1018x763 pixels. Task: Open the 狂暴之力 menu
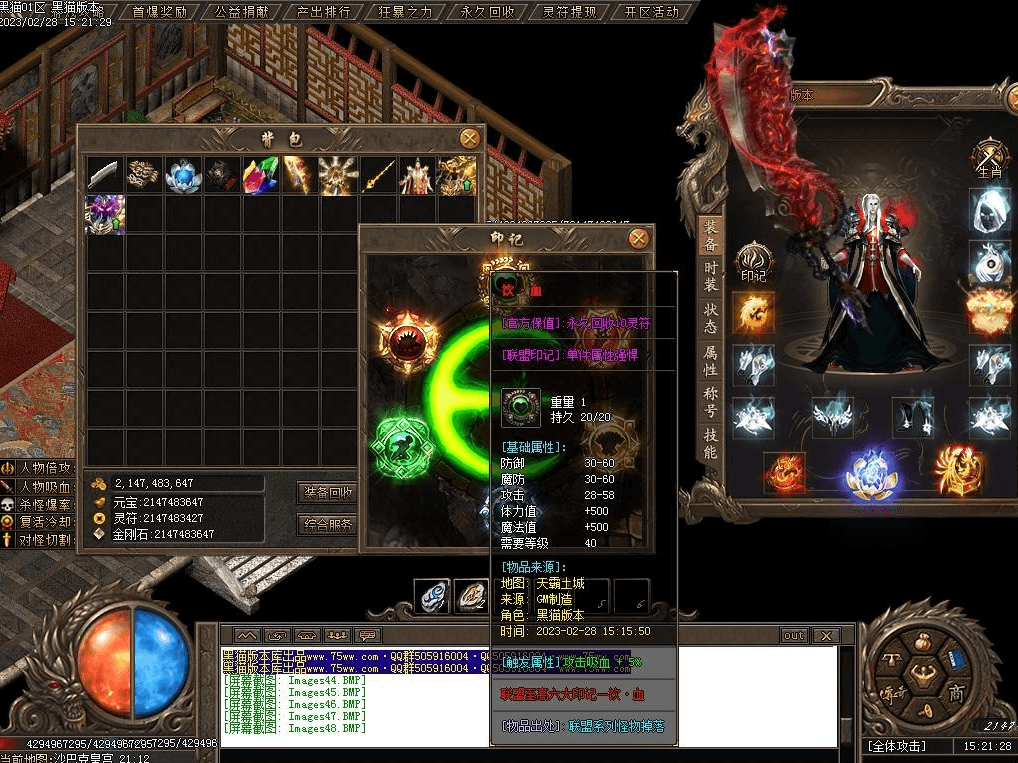[406, 12]
